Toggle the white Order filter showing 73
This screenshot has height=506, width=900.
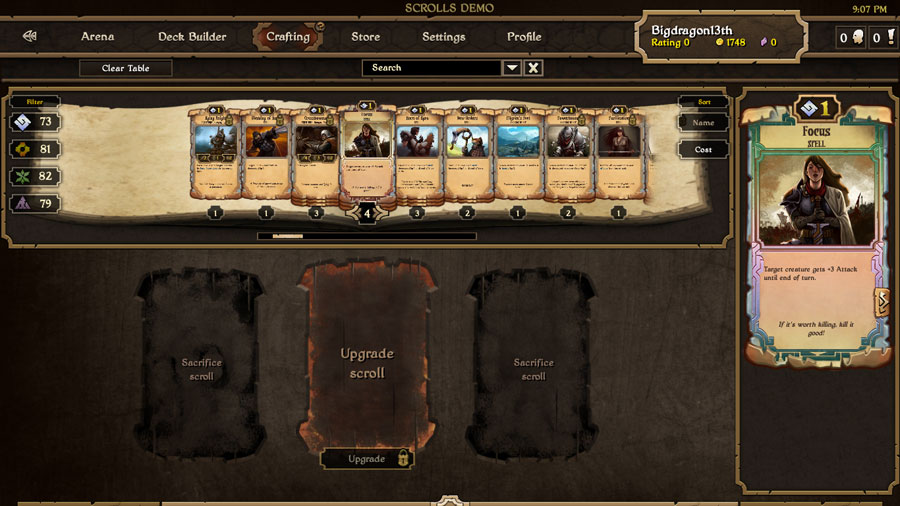pyautogui.click(x=35, y=122)
